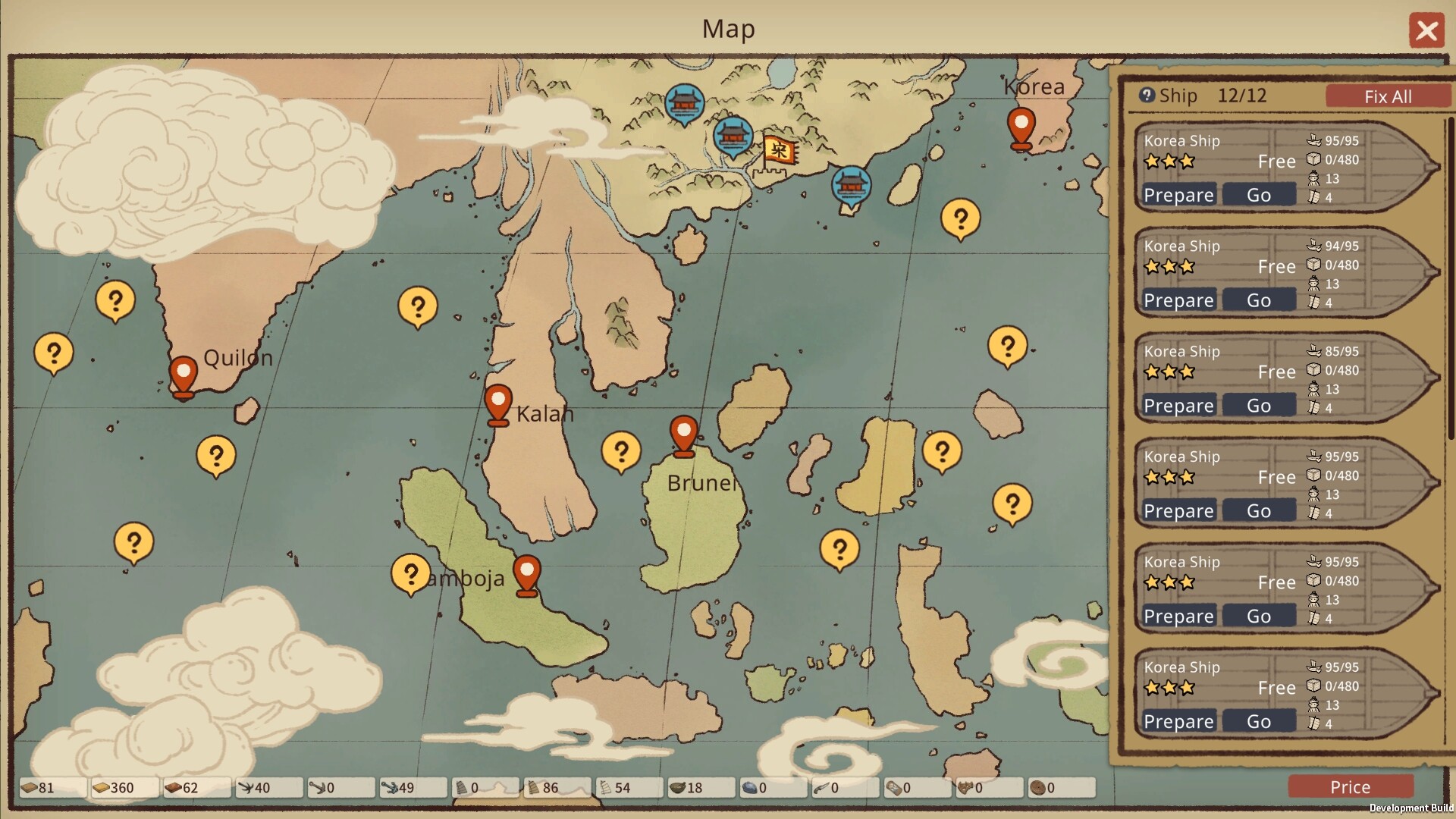Launch the ship with 85/95 durability
Image resolution: width=1456 pixels, height=819 pixels.
pos(1259,406)
